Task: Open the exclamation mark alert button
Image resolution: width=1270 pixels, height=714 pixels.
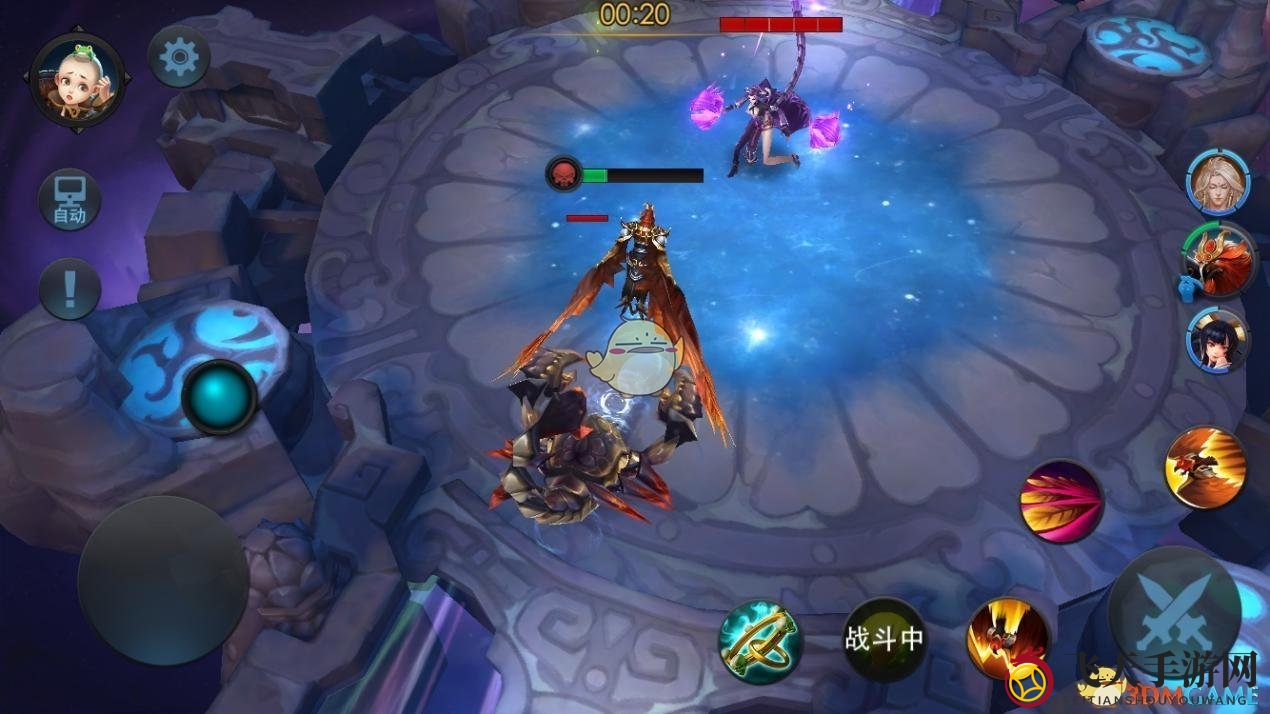Action: (69, 289)
